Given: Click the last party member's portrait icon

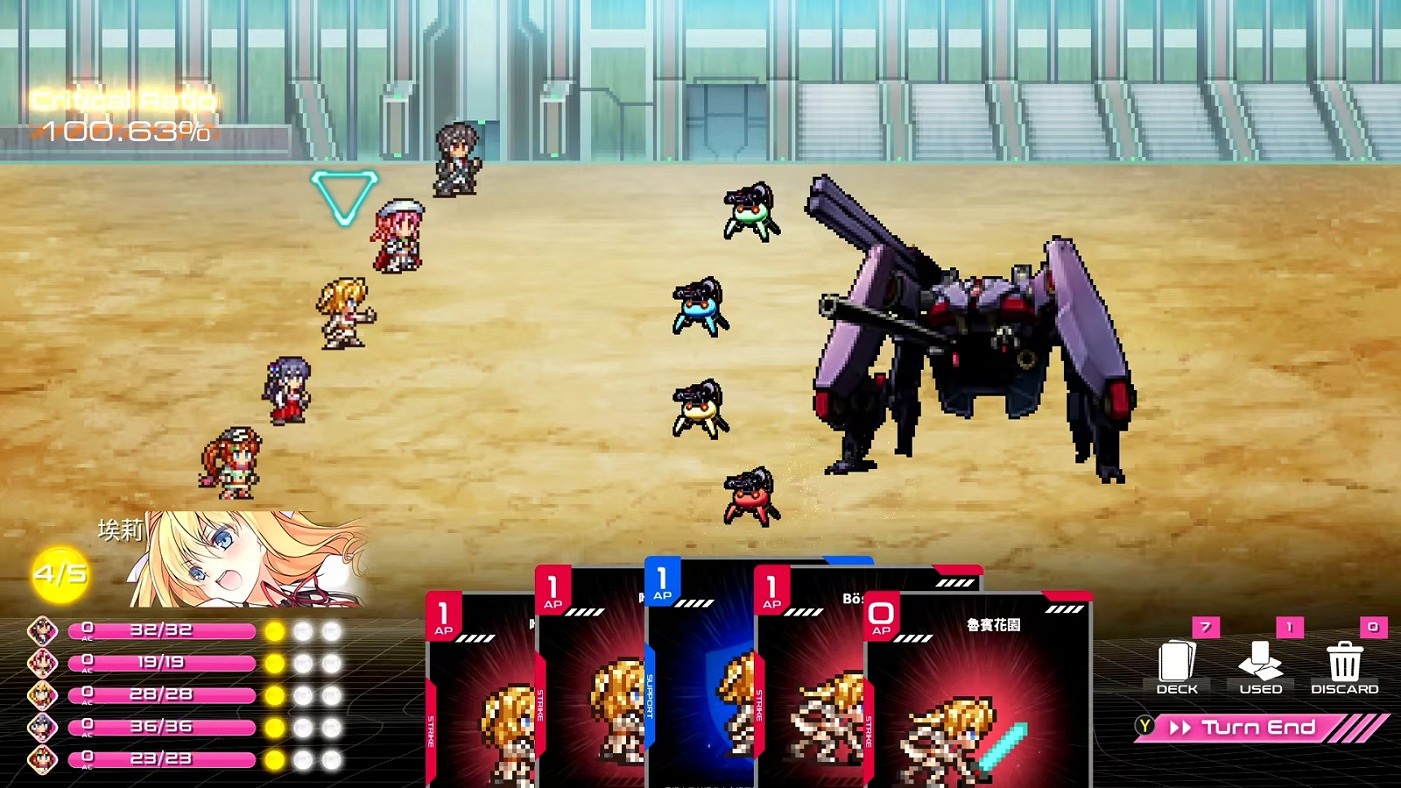Looking at the screenshot, I should pyautogui.click(x=42, y=758).
